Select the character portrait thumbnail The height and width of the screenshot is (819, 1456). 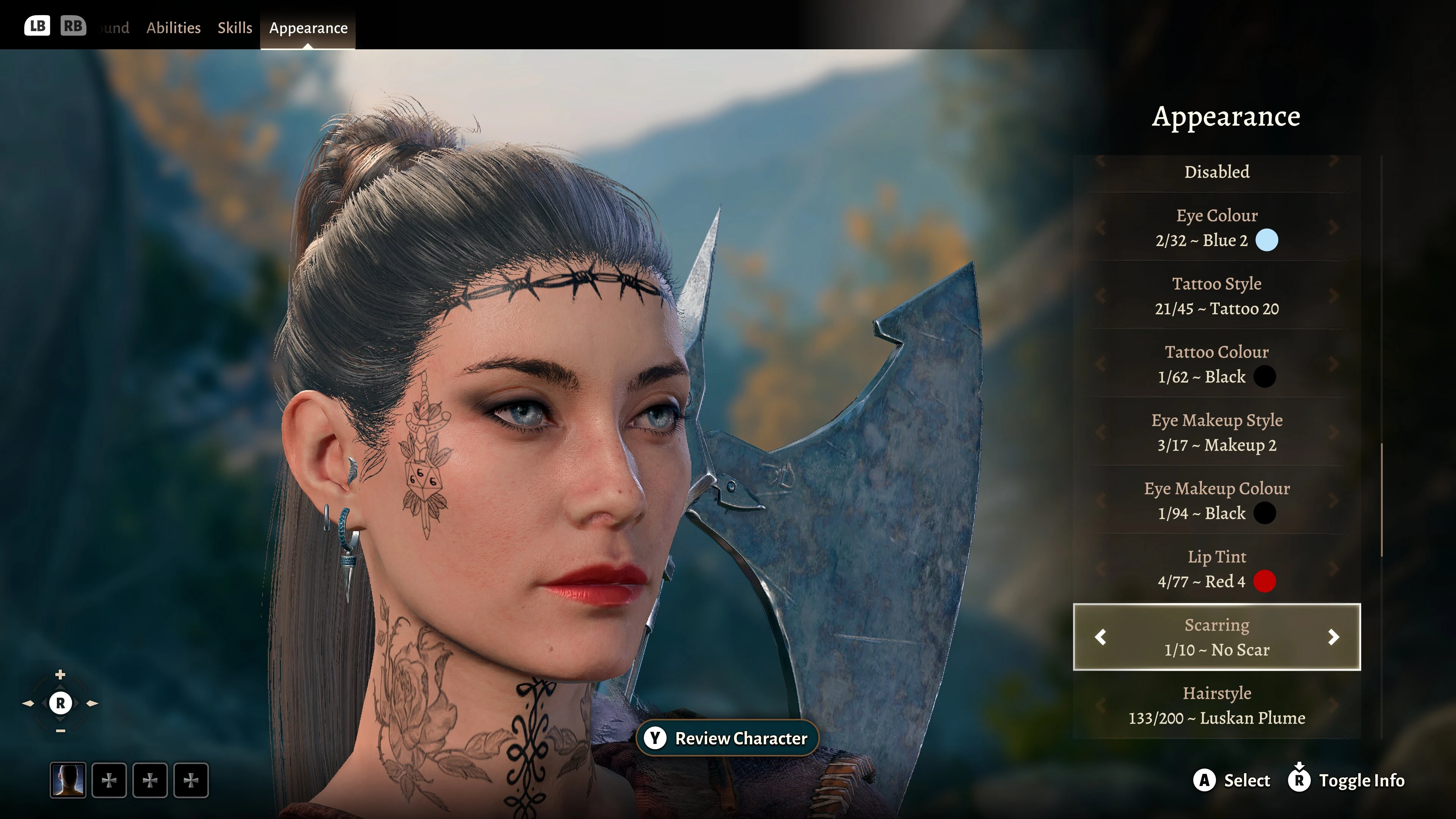(x=68, y=781)
